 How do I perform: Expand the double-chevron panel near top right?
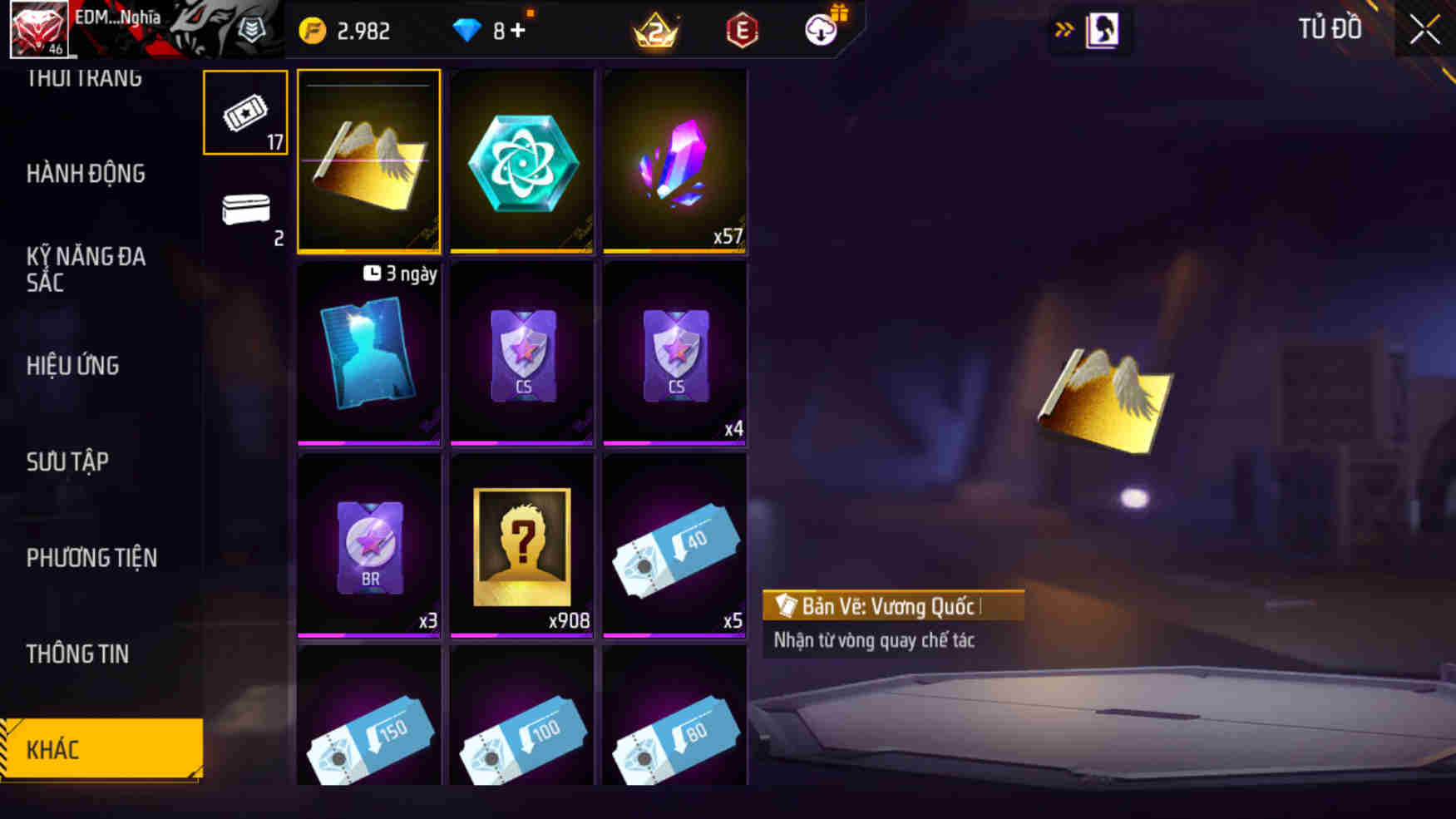(x=1064, y=26)
